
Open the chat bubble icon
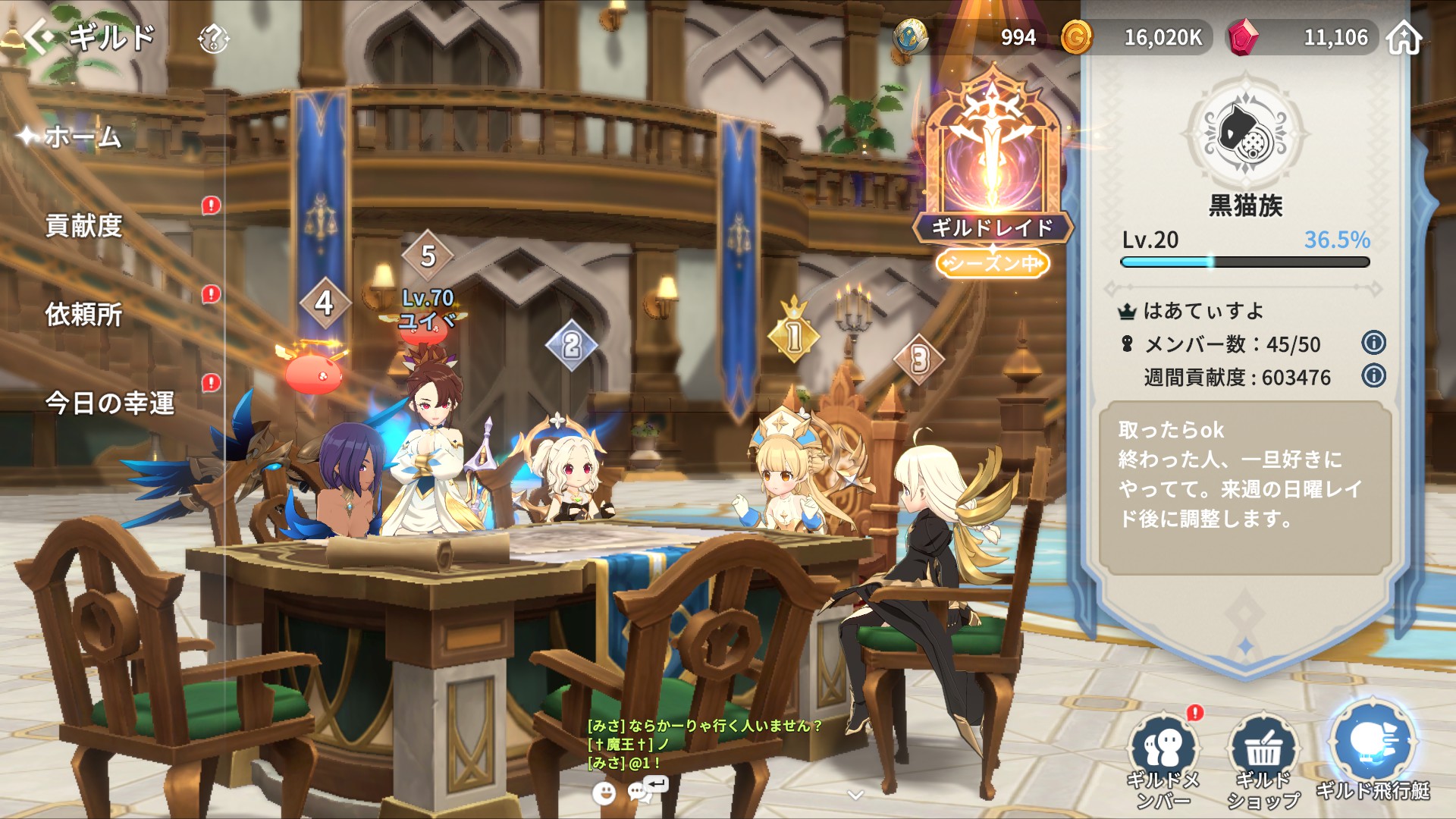[639, 792]
